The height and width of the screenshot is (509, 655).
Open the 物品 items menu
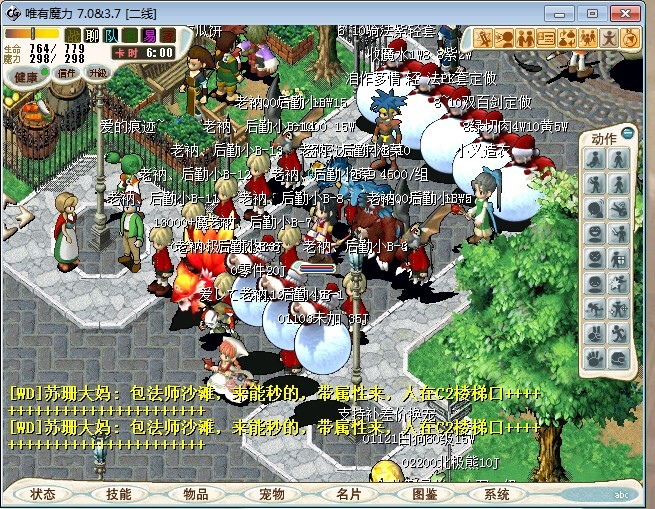tap(195, 494)
